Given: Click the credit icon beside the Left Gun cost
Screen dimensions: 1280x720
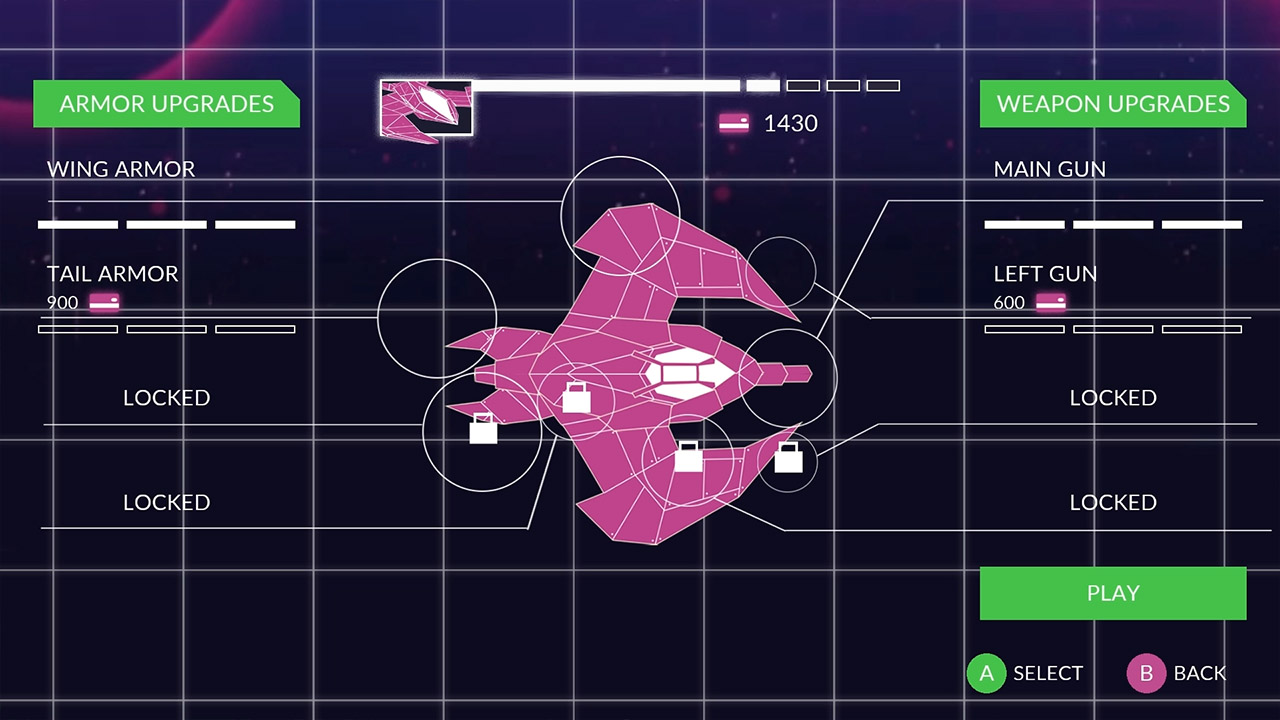Looking at the screenshot, I should [x=1050, y=302].
